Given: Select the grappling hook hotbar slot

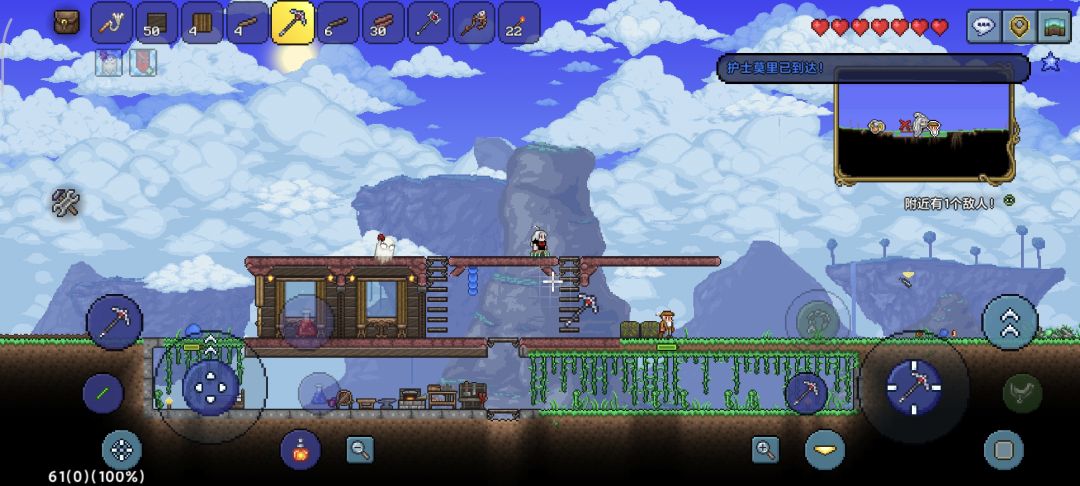Looking at the screenshot, I should pyautogui.click(x=111, y=23).
